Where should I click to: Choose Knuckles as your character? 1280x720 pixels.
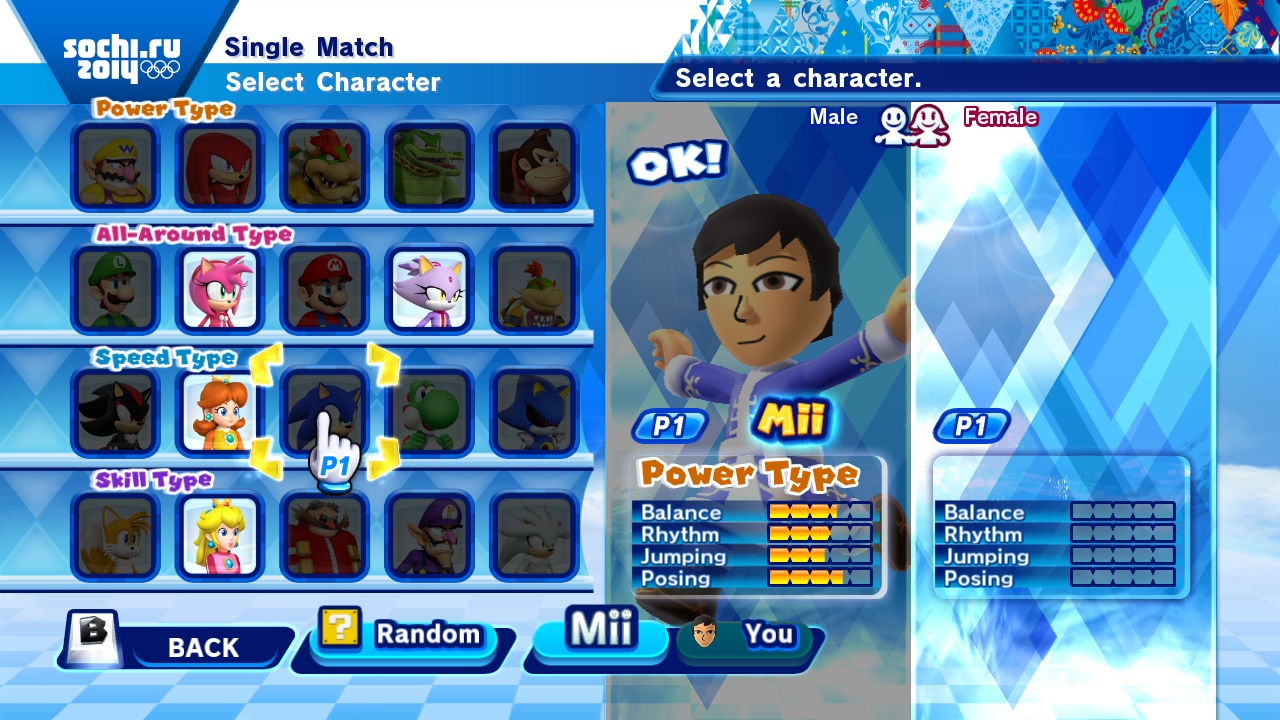[220, 166]
